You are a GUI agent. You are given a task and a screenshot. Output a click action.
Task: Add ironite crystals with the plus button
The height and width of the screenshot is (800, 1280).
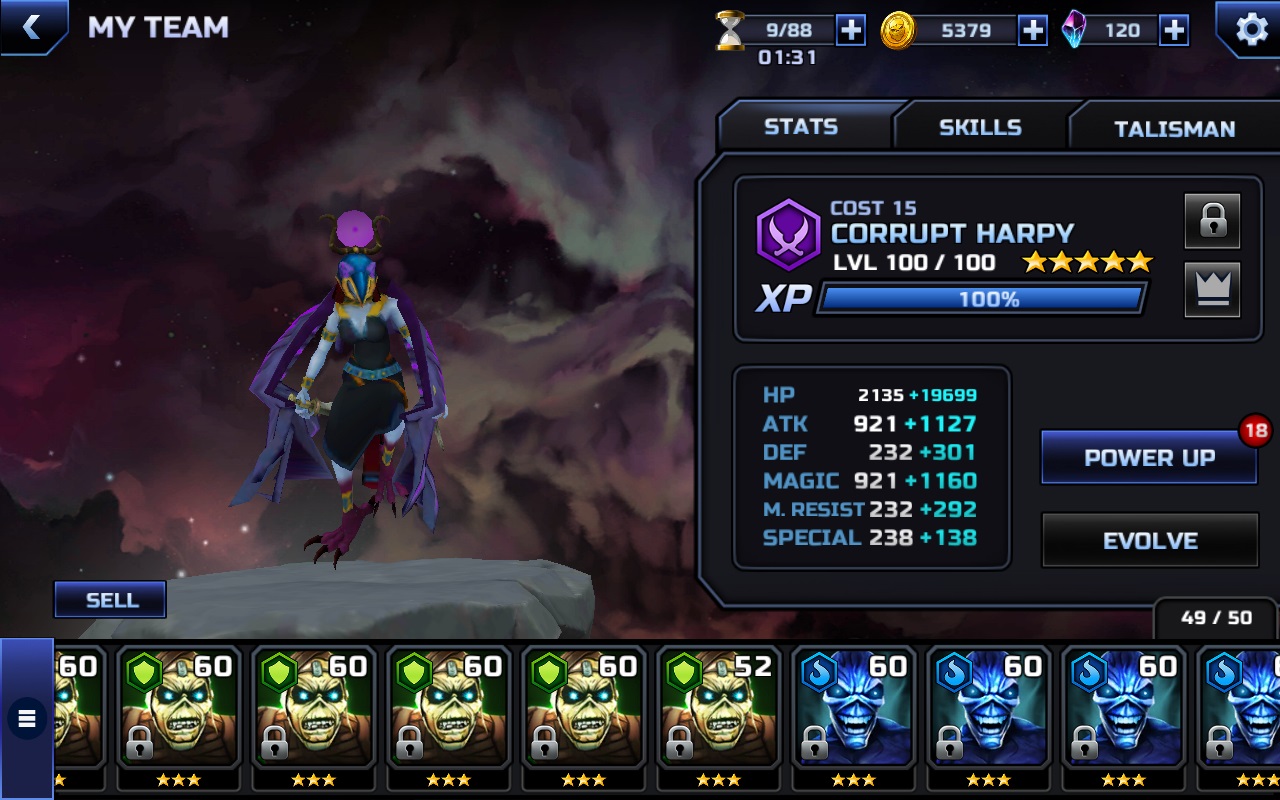click(x=1173, y=30)
